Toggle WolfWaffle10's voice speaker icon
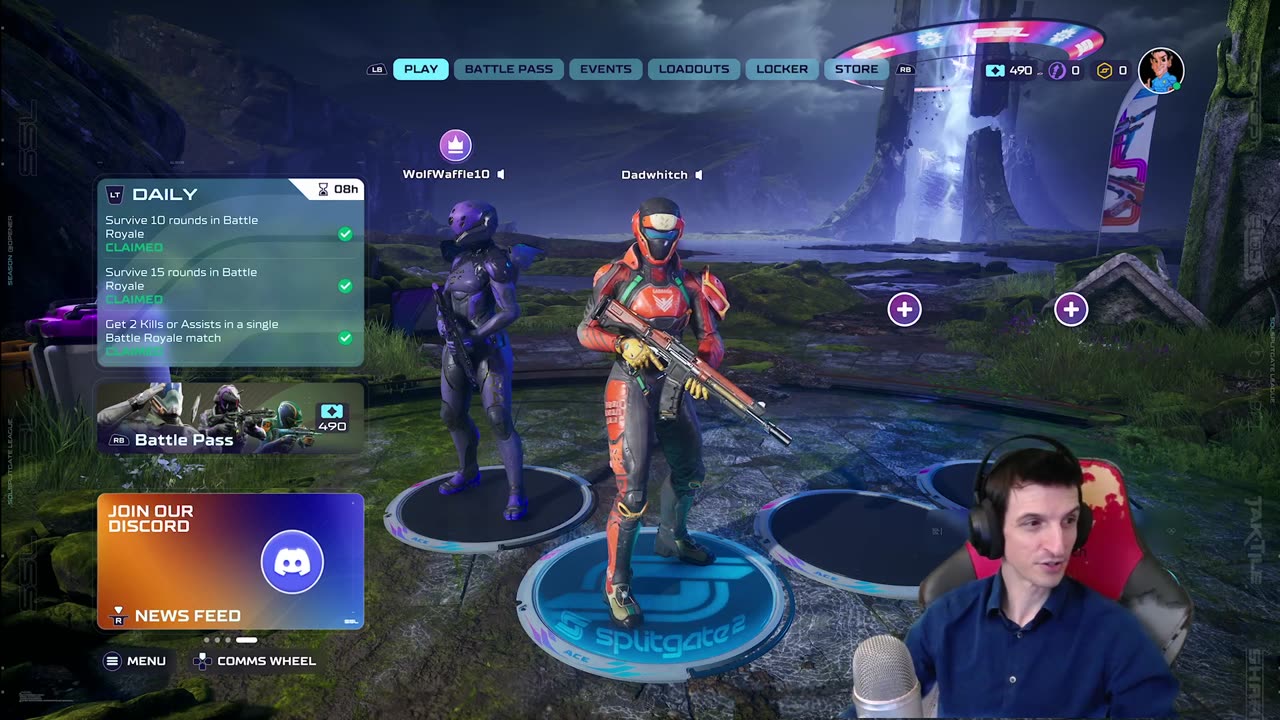1280x720 pixels. 501,174
